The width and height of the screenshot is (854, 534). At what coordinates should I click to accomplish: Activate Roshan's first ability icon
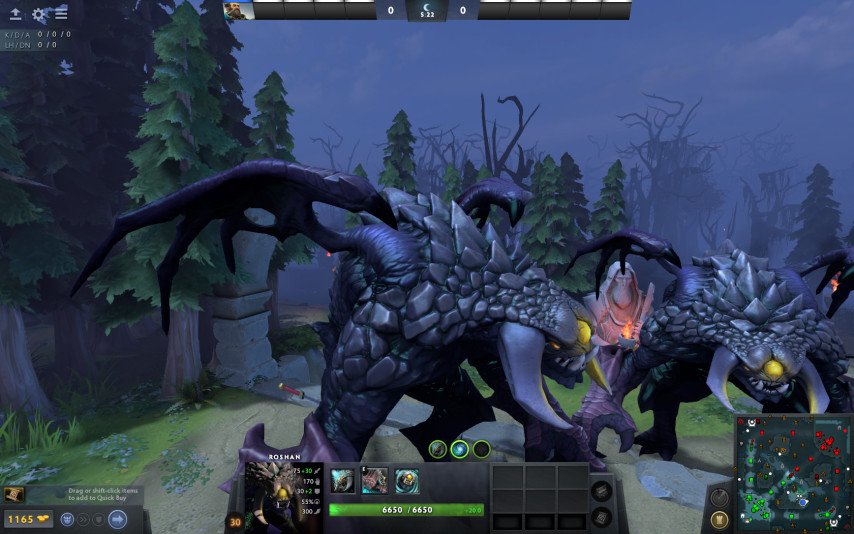(342, 481)
